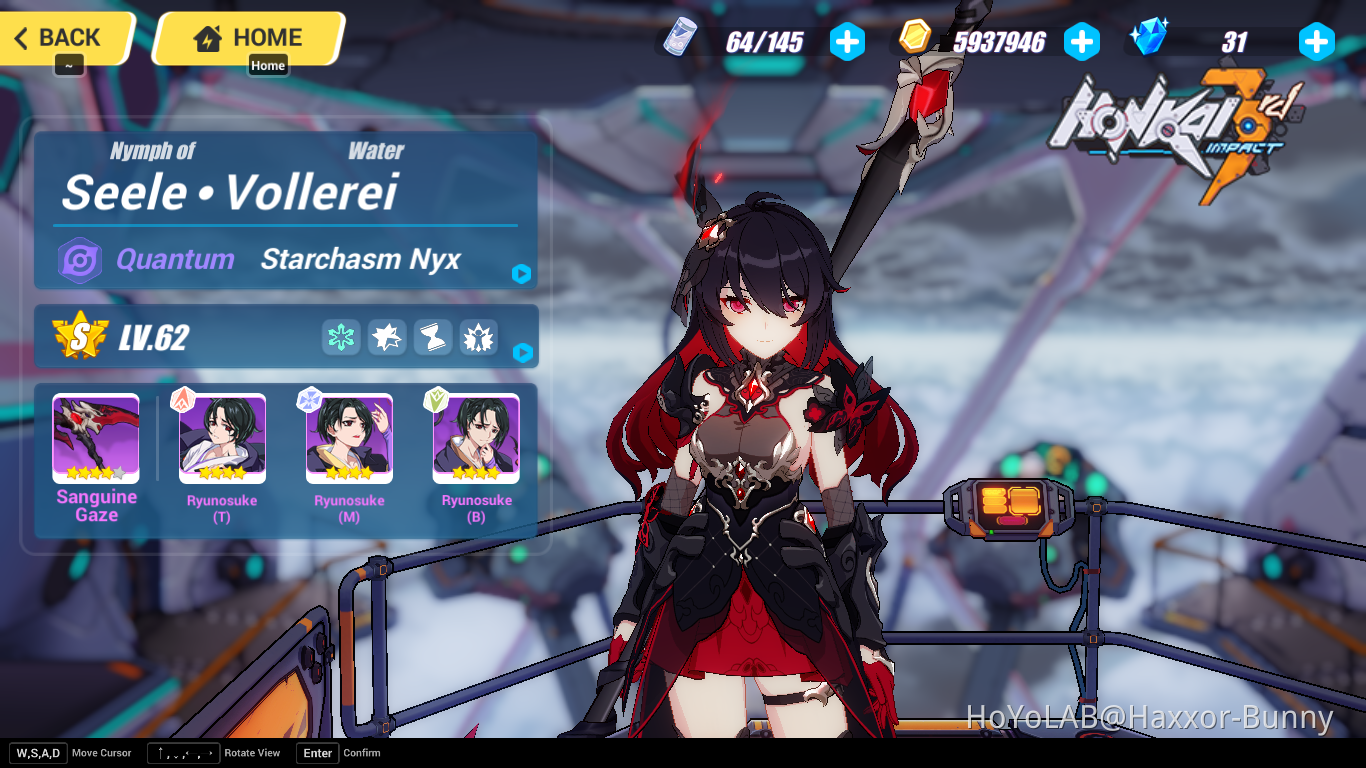Select the Sanguine Gaze weapon thumbnail

click(x=95, y=437)
